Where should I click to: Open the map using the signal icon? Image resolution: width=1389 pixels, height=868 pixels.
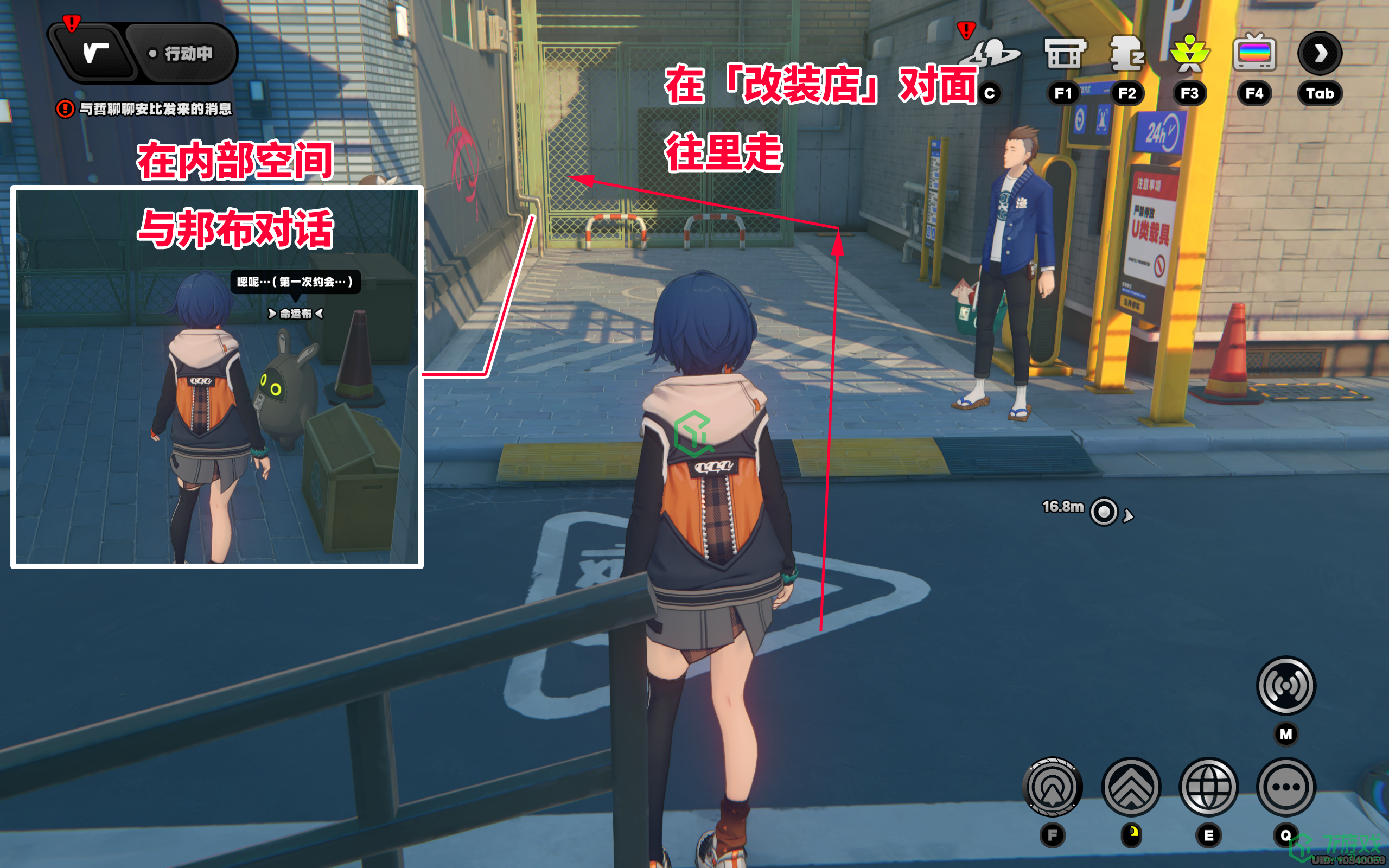(1286, 685)
